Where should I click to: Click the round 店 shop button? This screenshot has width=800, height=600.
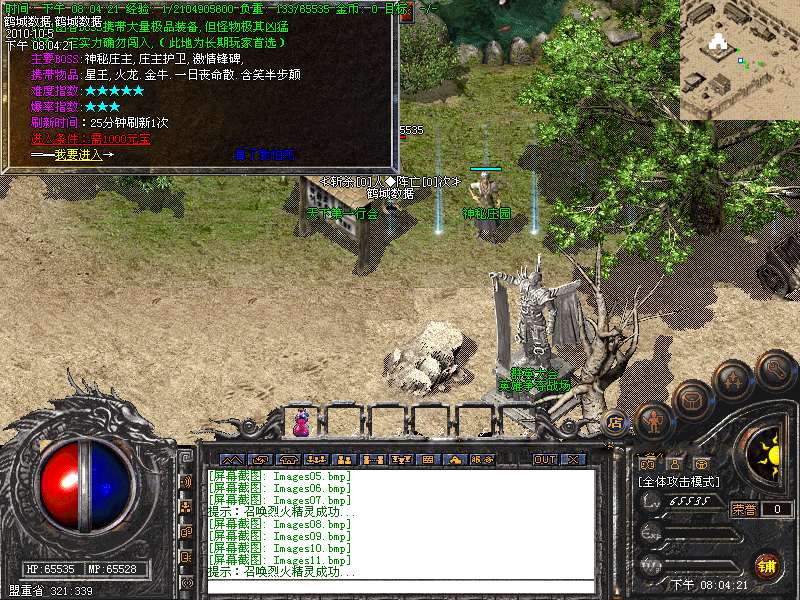615,421
